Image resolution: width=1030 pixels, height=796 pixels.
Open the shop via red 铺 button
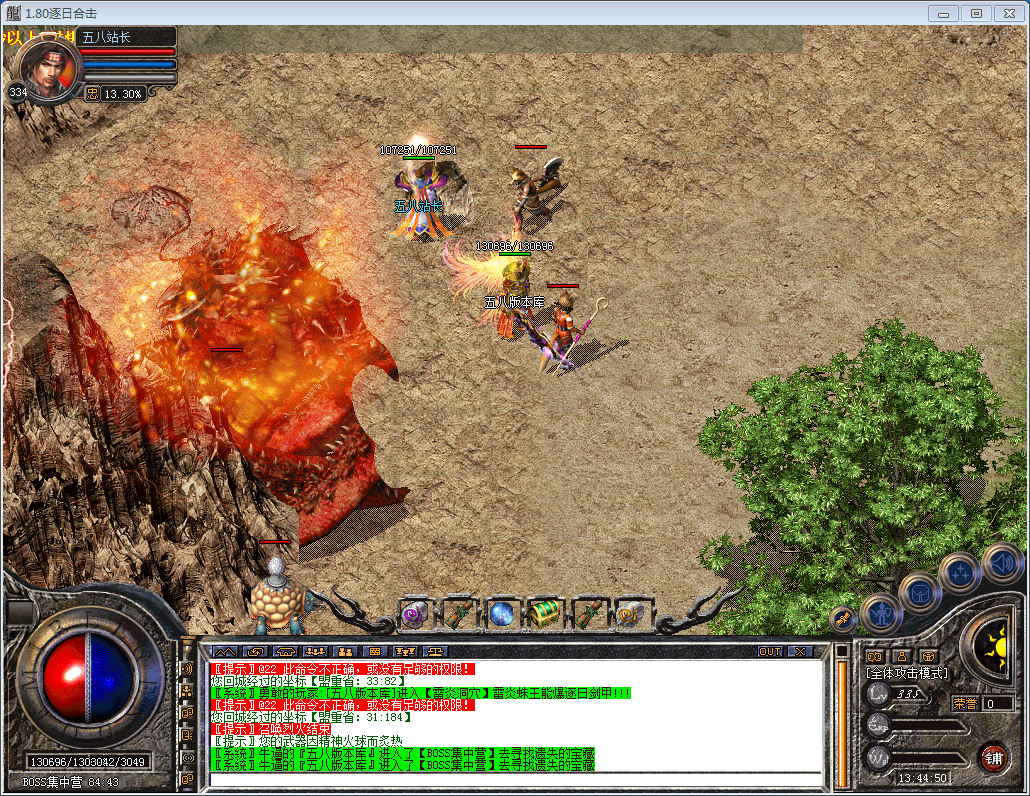pos(993,756)
